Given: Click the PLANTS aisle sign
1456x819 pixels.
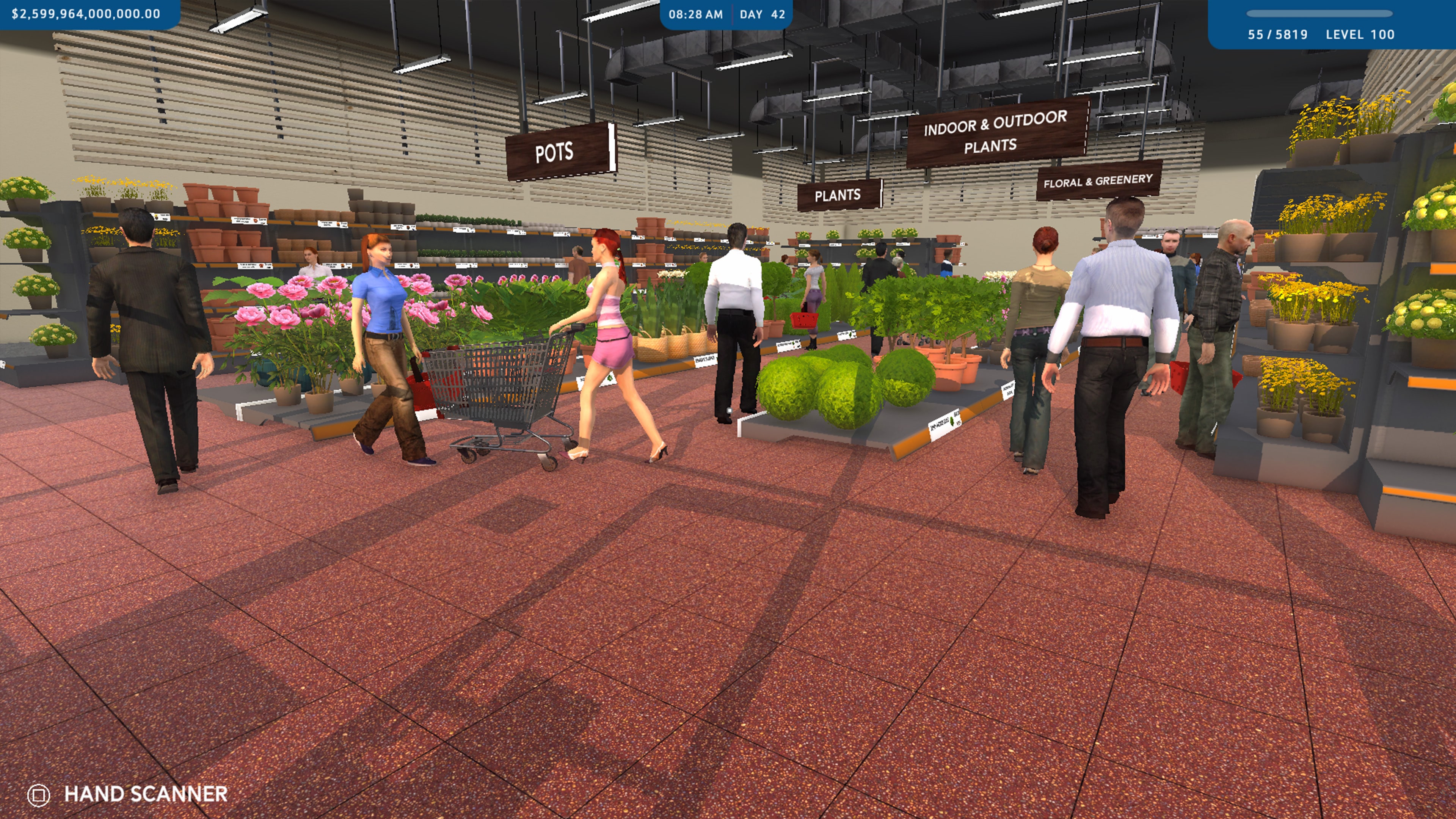Looking at the screenshot, I should pos(838,195).
